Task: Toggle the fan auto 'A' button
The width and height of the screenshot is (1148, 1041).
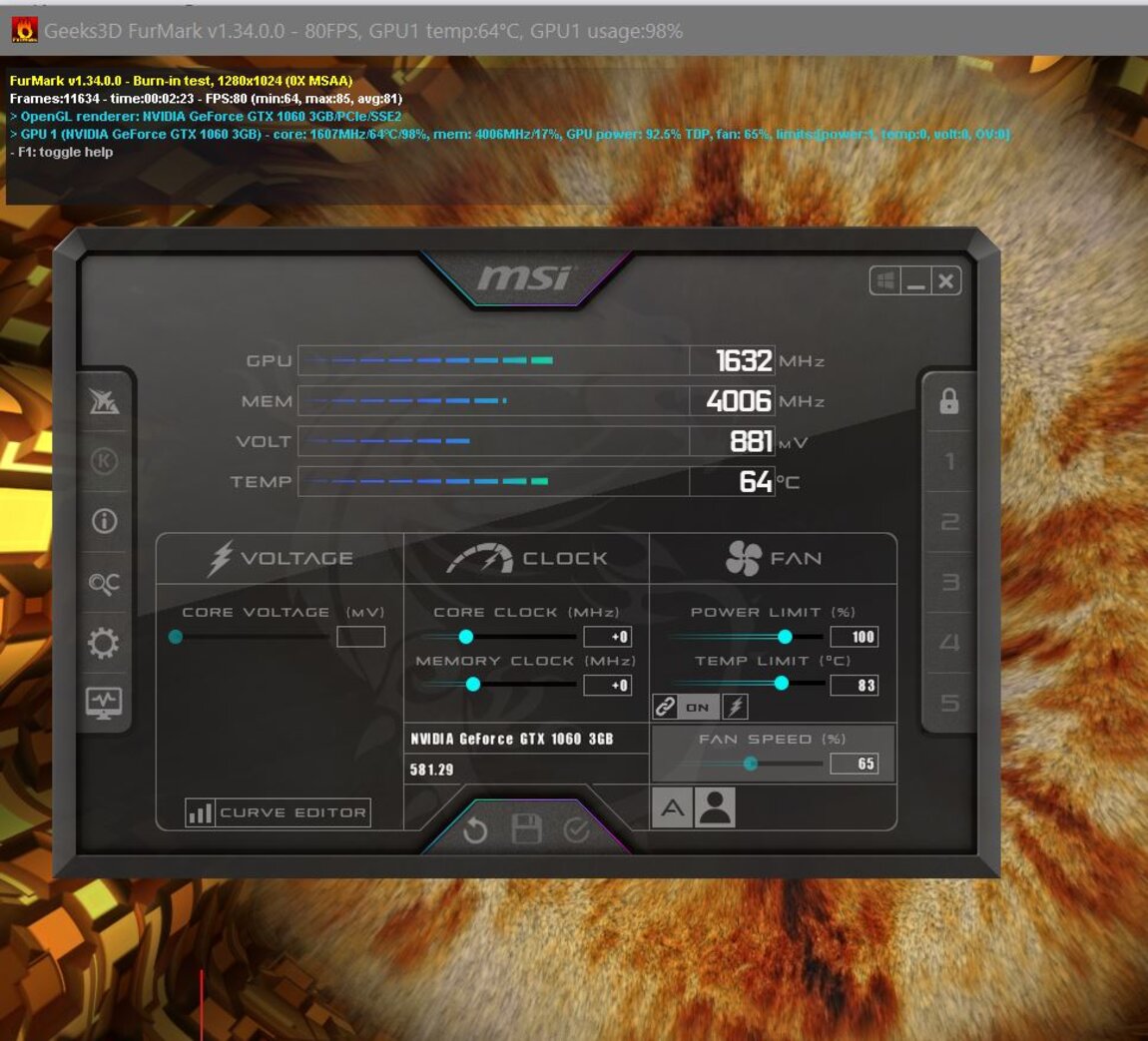Action: click(672, 807)
